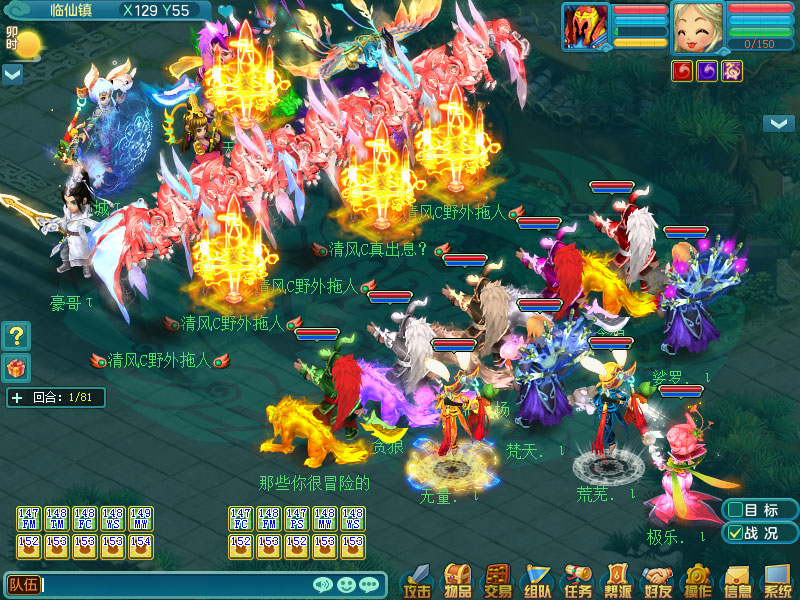Open the smiley emoji picker in chat

[346, 585]
